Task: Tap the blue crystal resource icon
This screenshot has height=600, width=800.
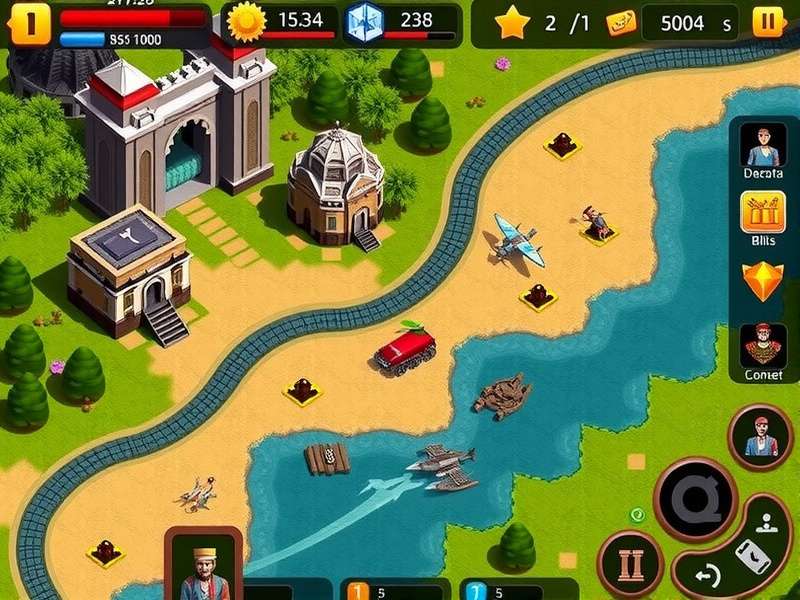Action: point(365,21)
